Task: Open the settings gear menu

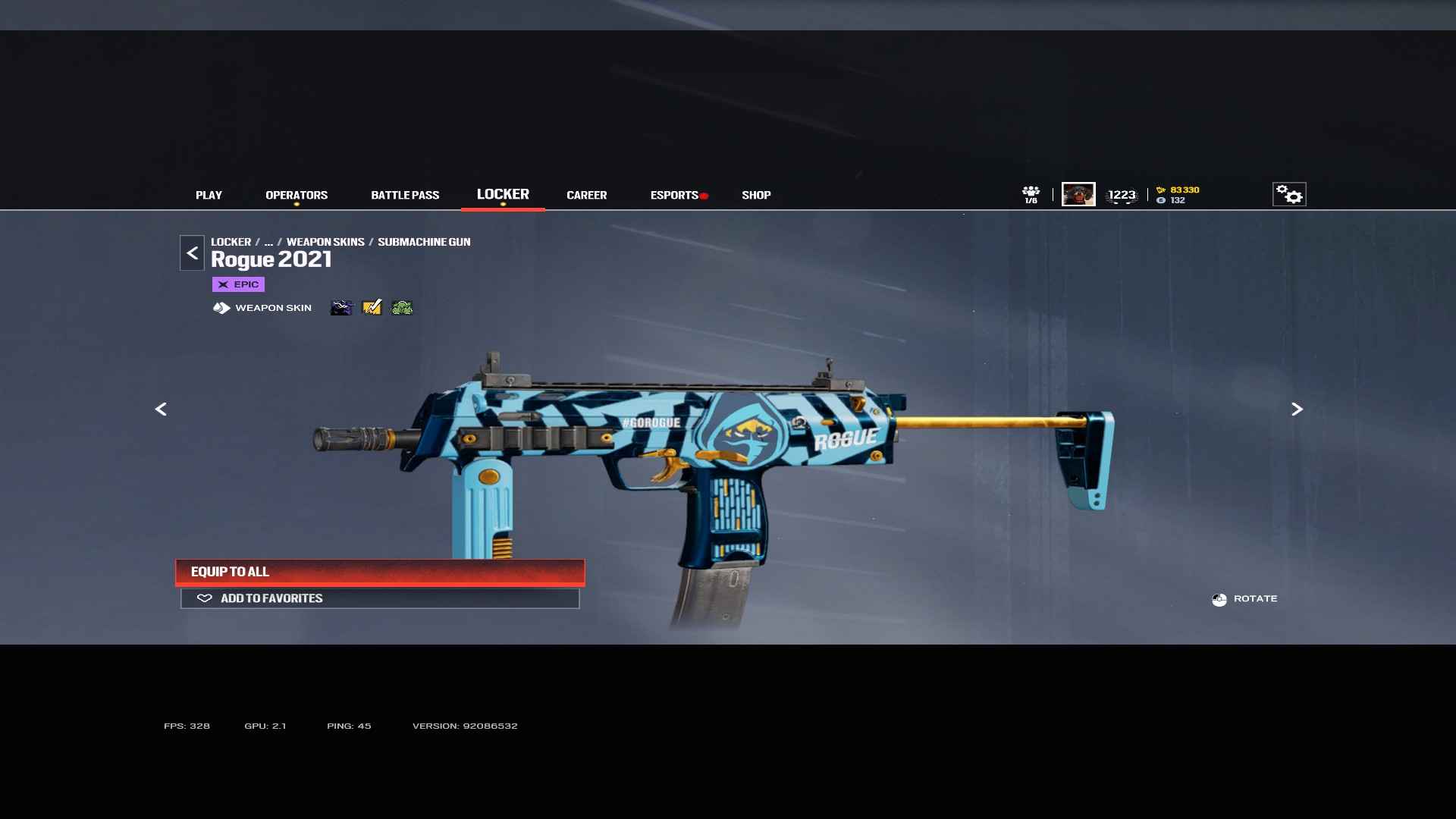Action: pyautogui.click(x=1288, y=194)
